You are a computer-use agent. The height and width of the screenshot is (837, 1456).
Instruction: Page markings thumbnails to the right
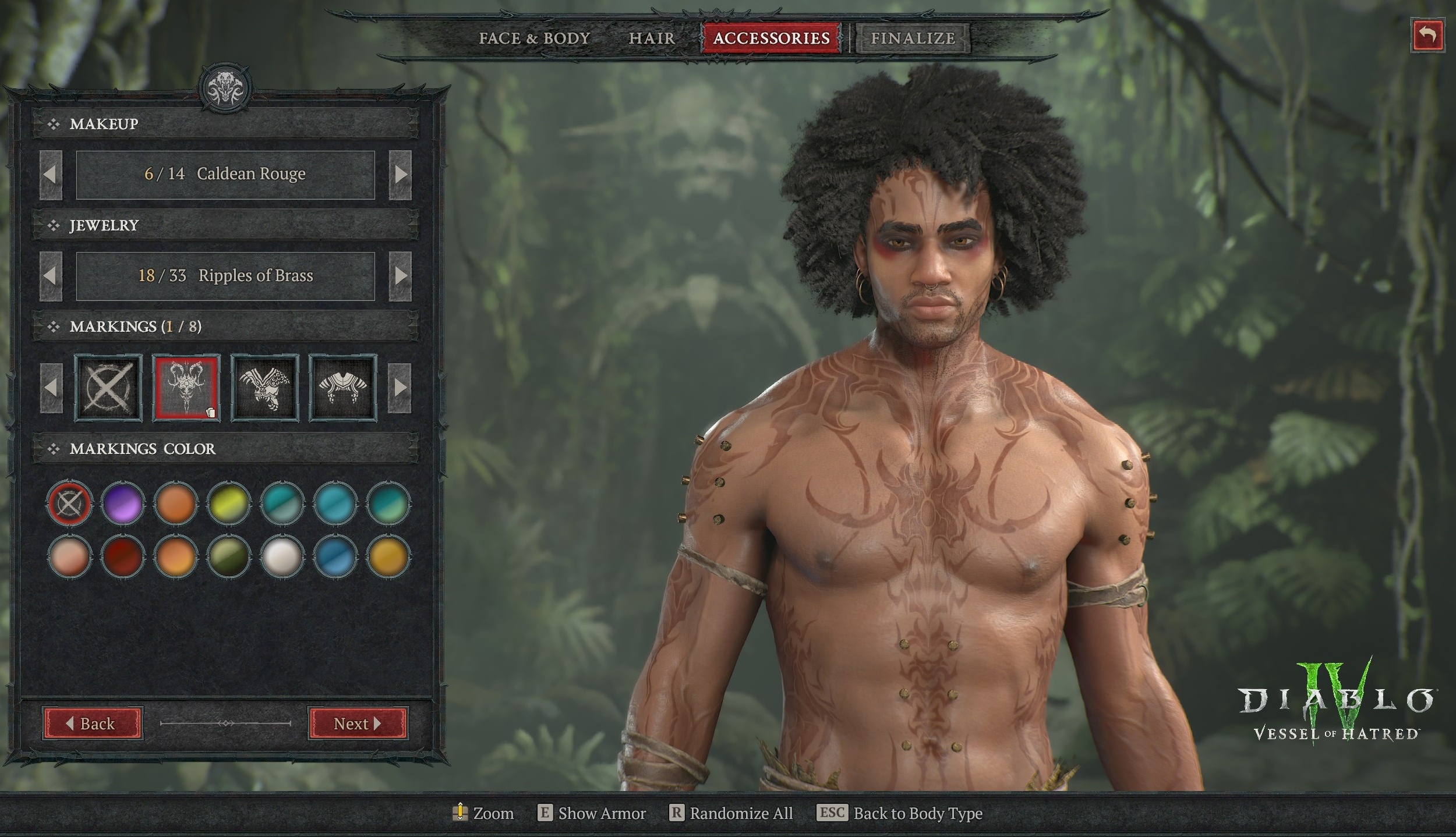400,387
